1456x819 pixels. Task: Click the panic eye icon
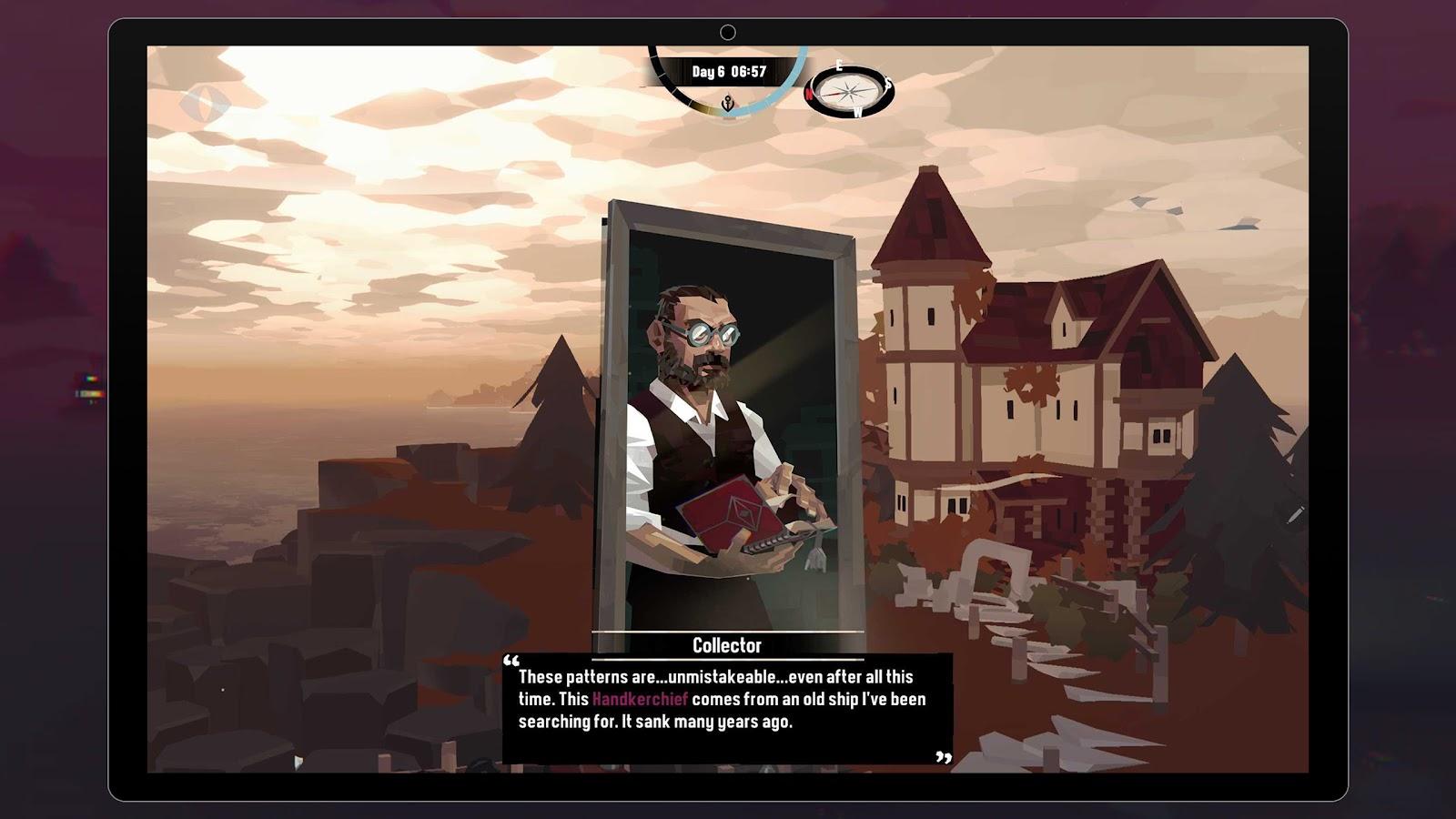pyautogui.click(x=204, y=105)
